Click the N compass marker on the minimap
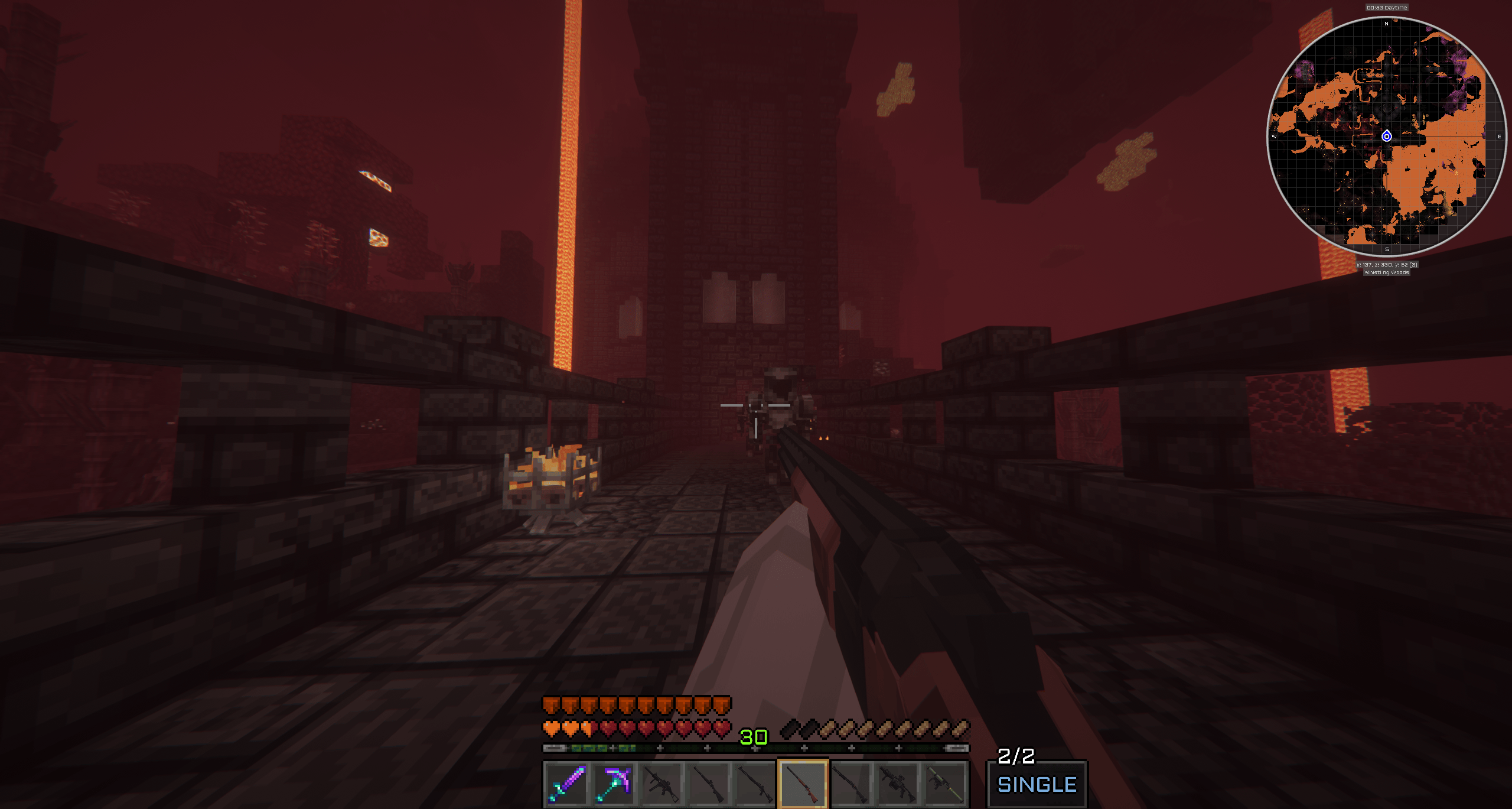 (1386, 24)
